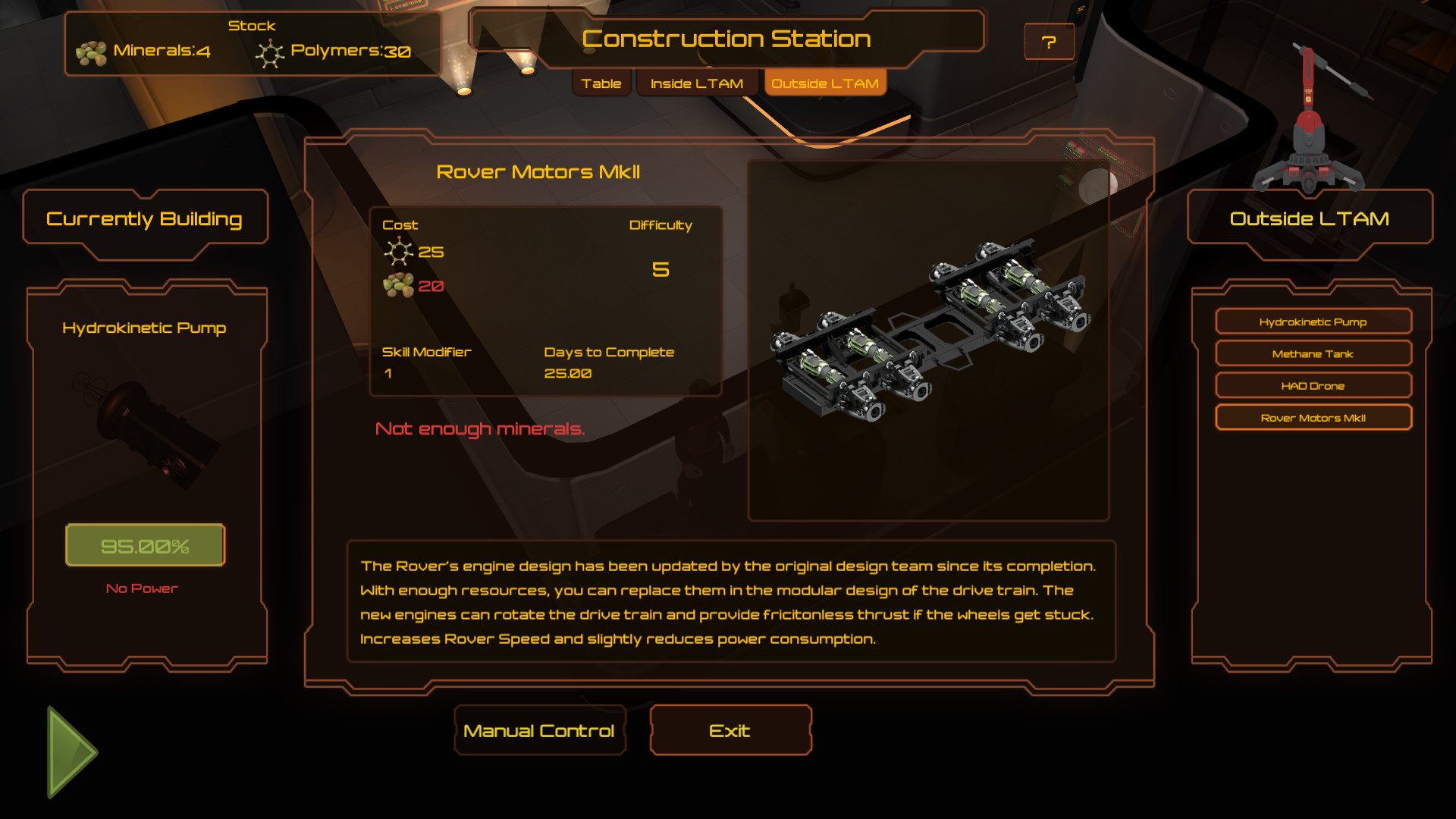The height and width of the screenshot is (819, 1456).
Task: Click the minerals stock icon
Action: 93,52
